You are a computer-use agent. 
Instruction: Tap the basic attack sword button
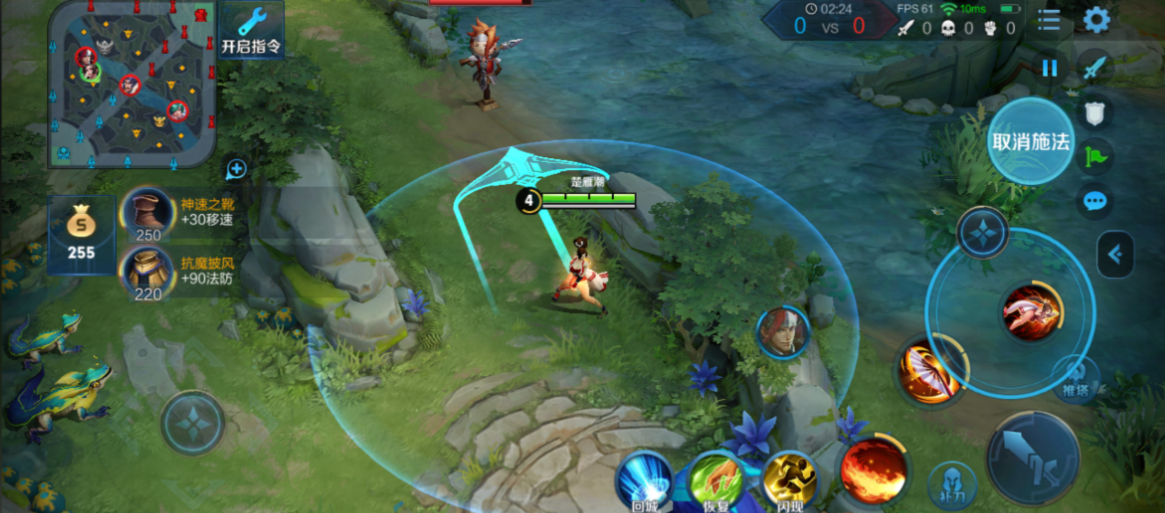(x=1032, y=458)
